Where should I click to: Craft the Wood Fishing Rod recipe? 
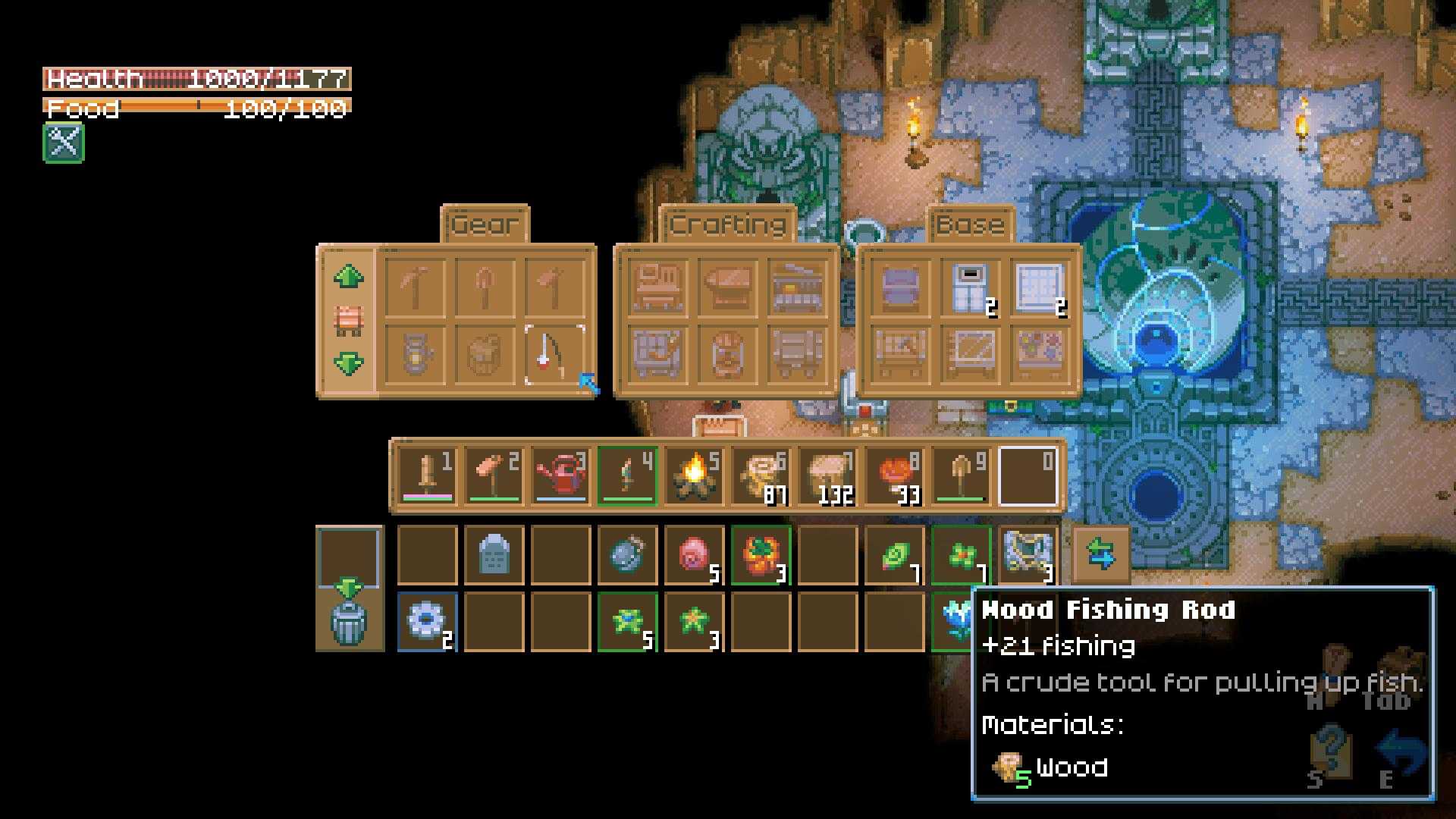[x=554, y=355]
